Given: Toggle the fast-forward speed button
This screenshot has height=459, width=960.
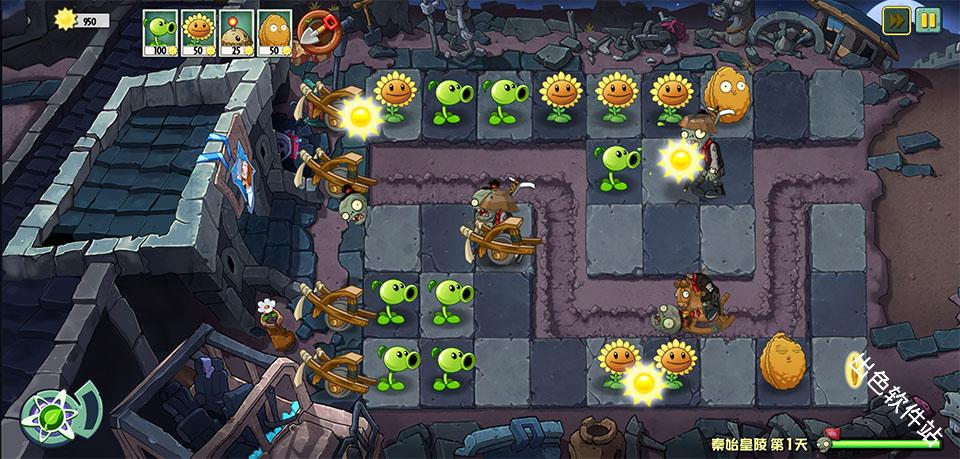Looking at the screenshot, I should tap(896, 20).
